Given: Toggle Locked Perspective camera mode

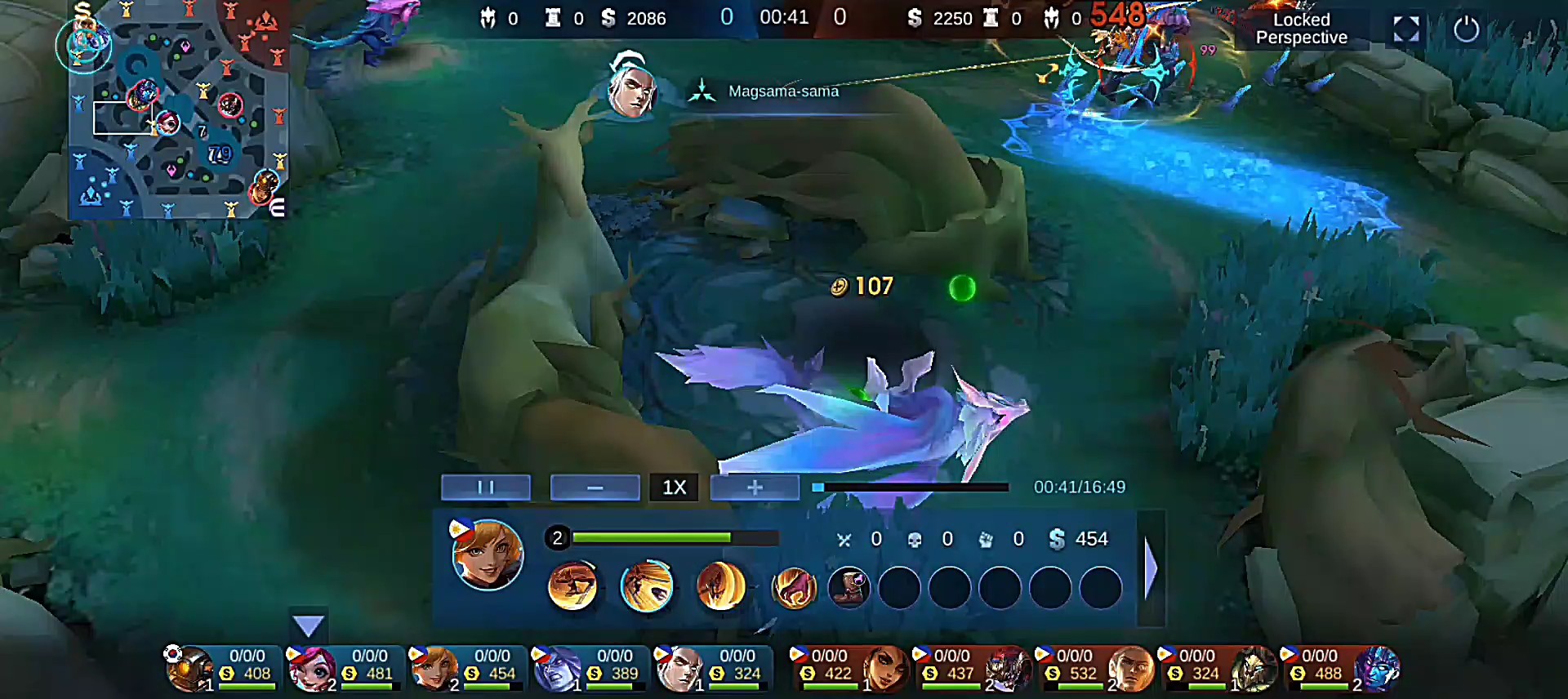Looking at the screenshot, I should [x=1301, y=29].
